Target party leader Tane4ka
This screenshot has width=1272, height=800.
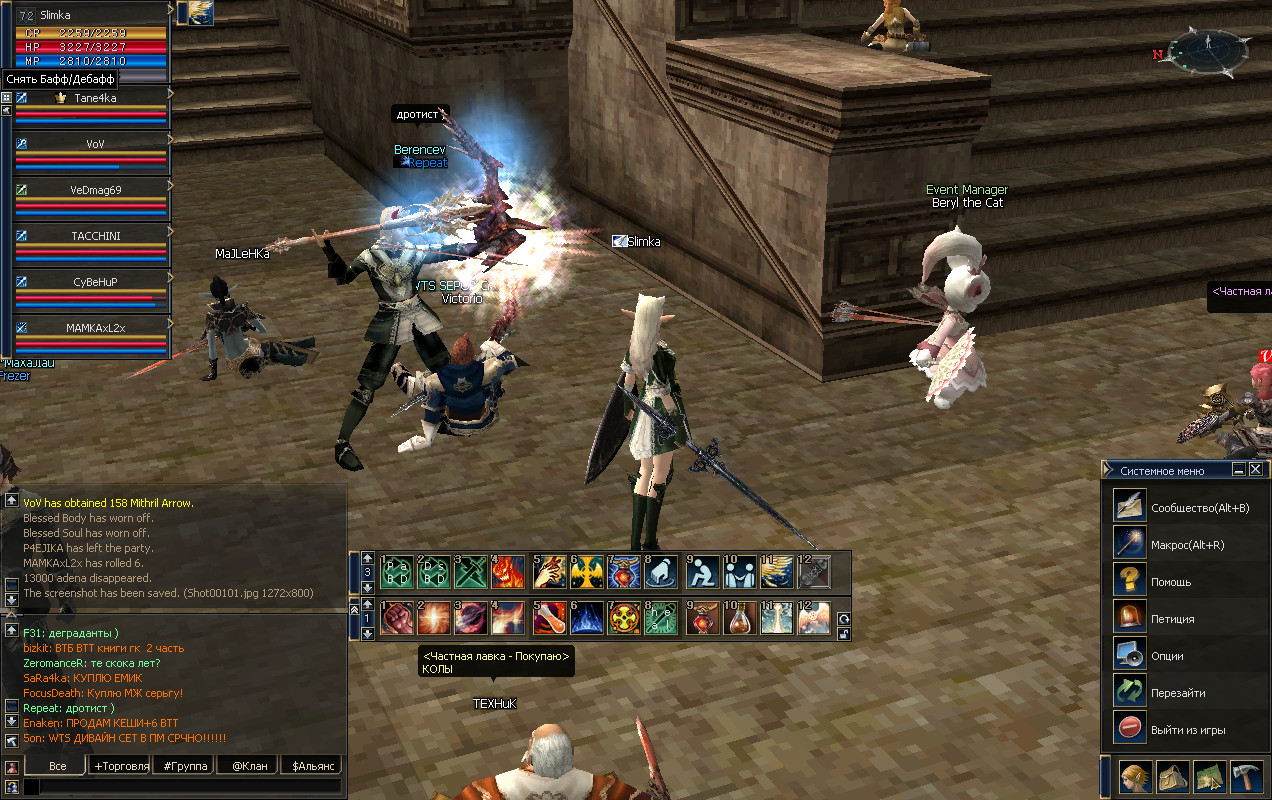click(95, 98)
